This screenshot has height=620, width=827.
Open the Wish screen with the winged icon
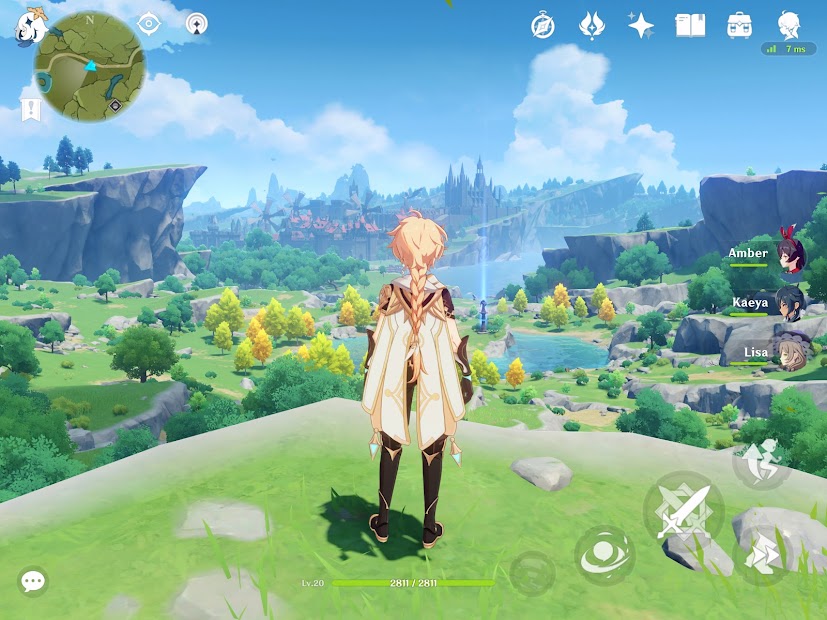tap(592, 25)
